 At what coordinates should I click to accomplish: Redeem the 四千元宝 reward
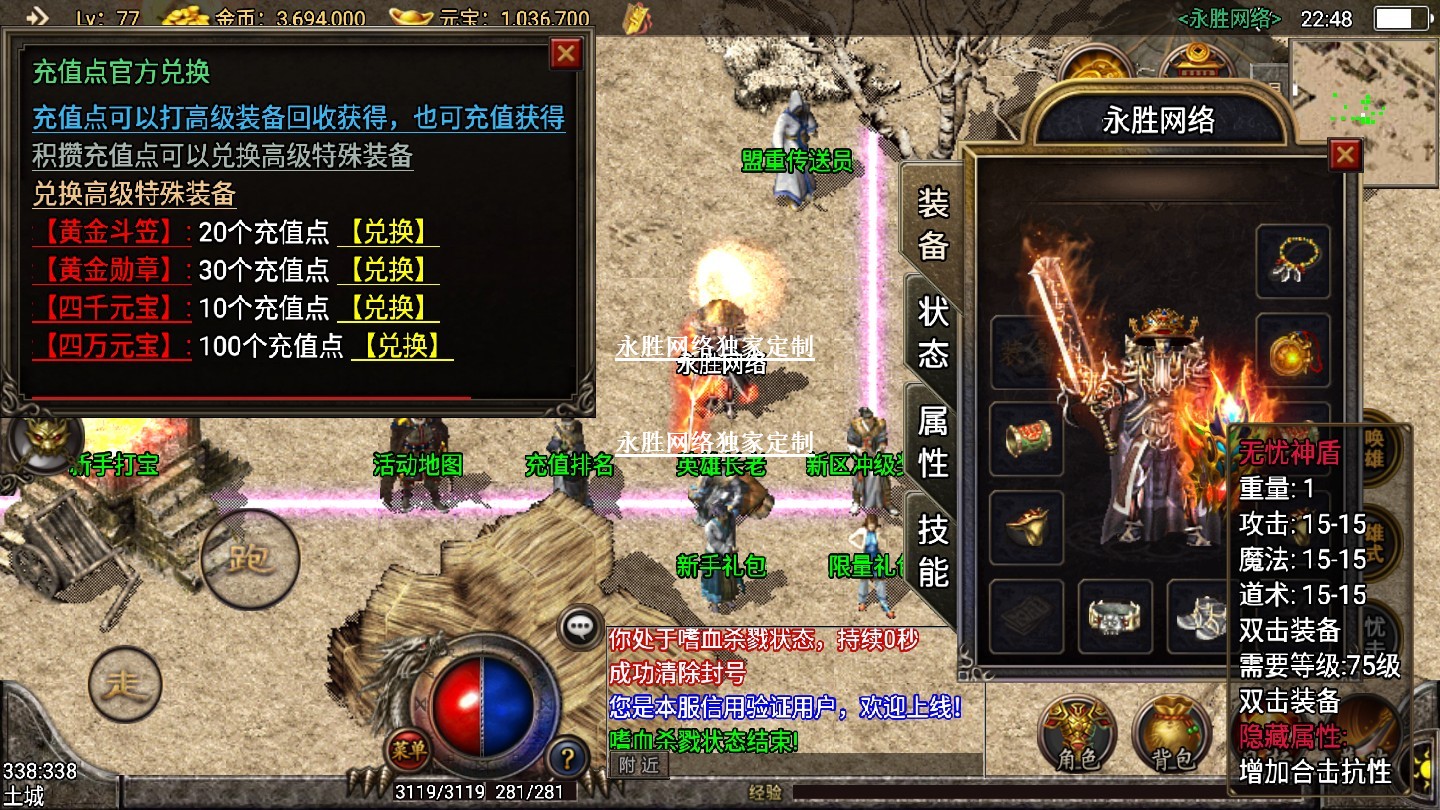coord(388,308)
